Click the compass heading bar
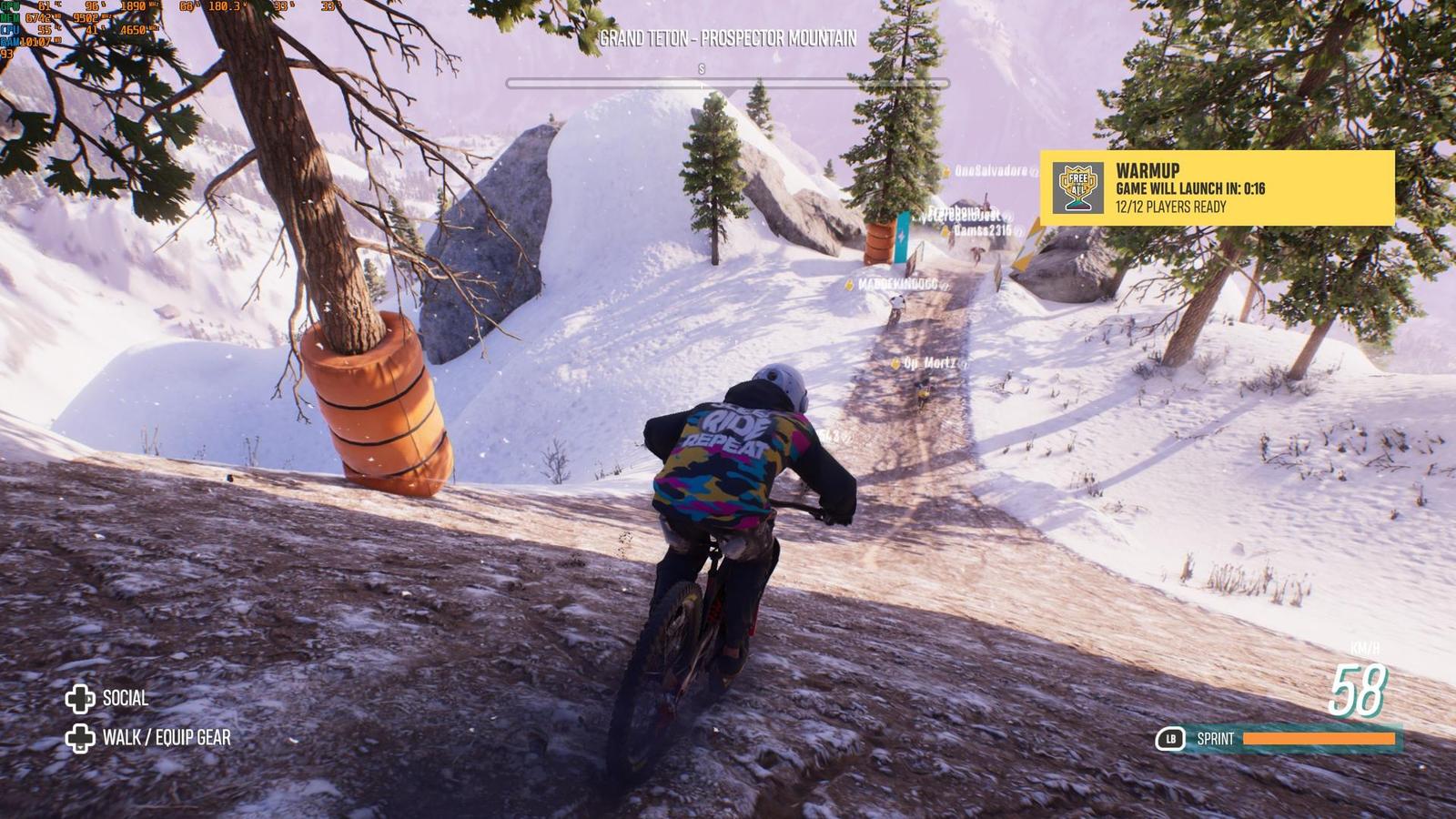 point(727,83)
